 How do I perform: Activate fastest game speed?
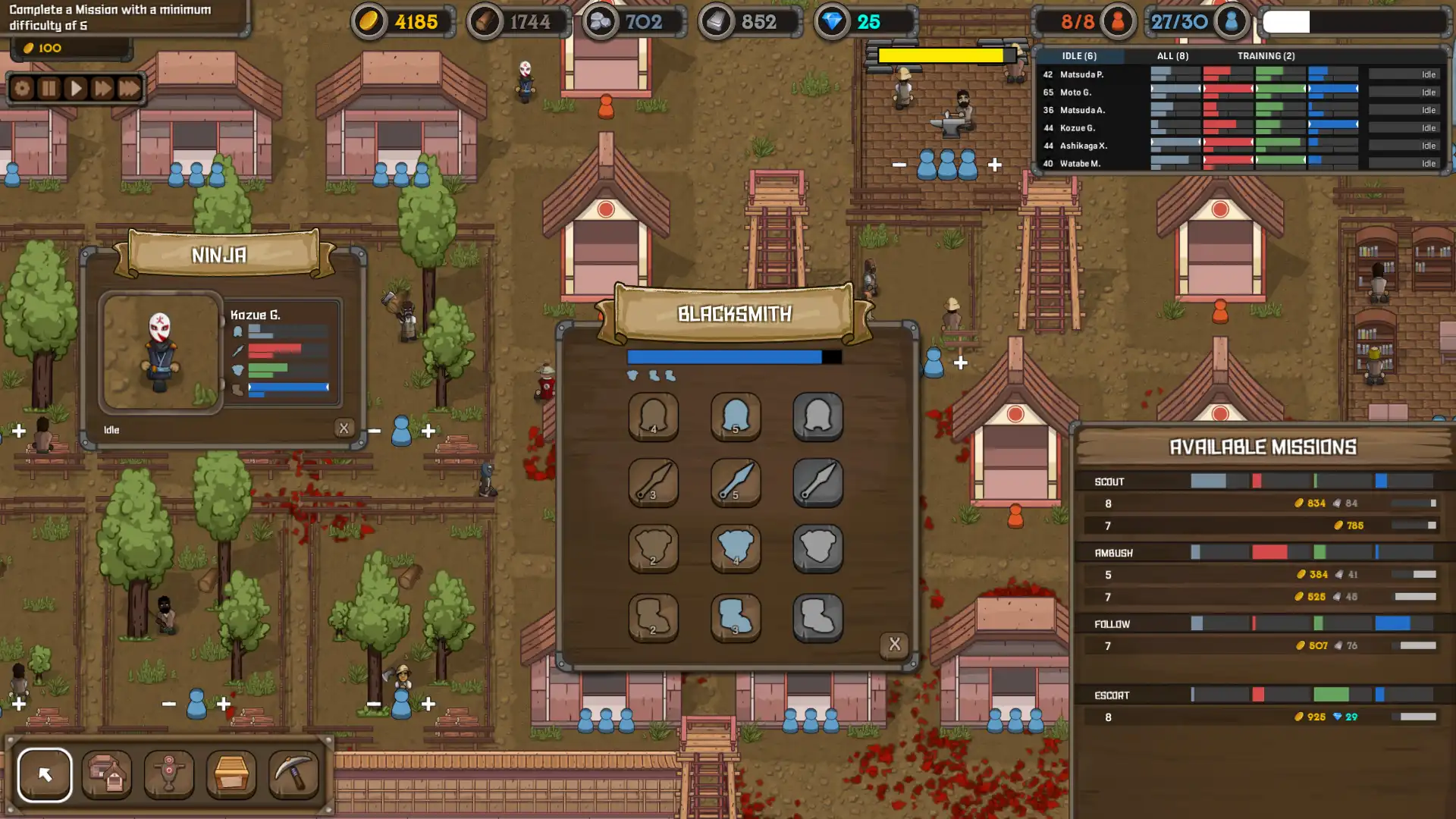pos(130,87)
